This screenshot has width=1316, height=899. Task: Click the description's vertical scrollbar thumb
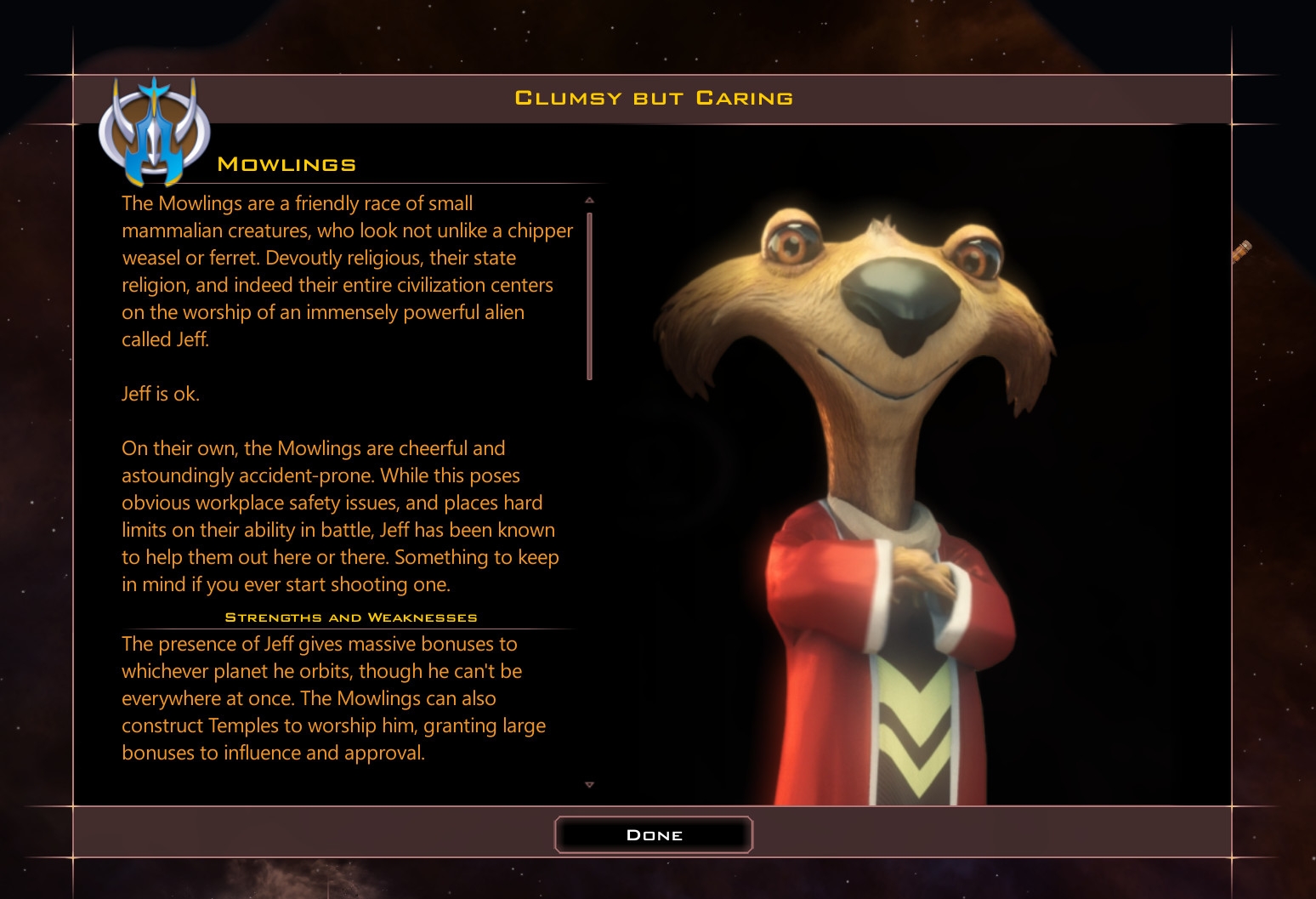[589, 295]
